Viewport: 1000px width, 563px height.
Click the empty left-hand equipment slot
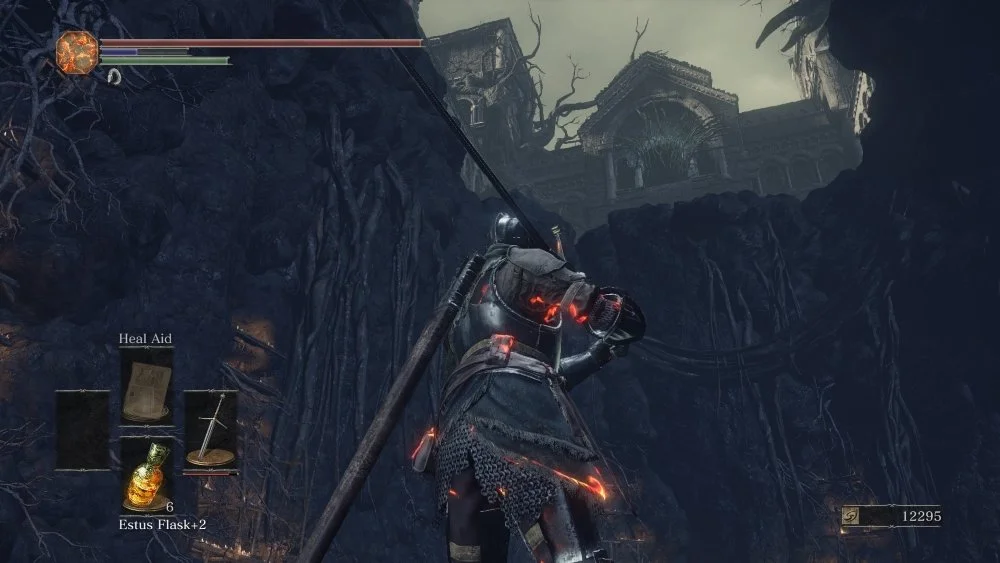point(82,430)
